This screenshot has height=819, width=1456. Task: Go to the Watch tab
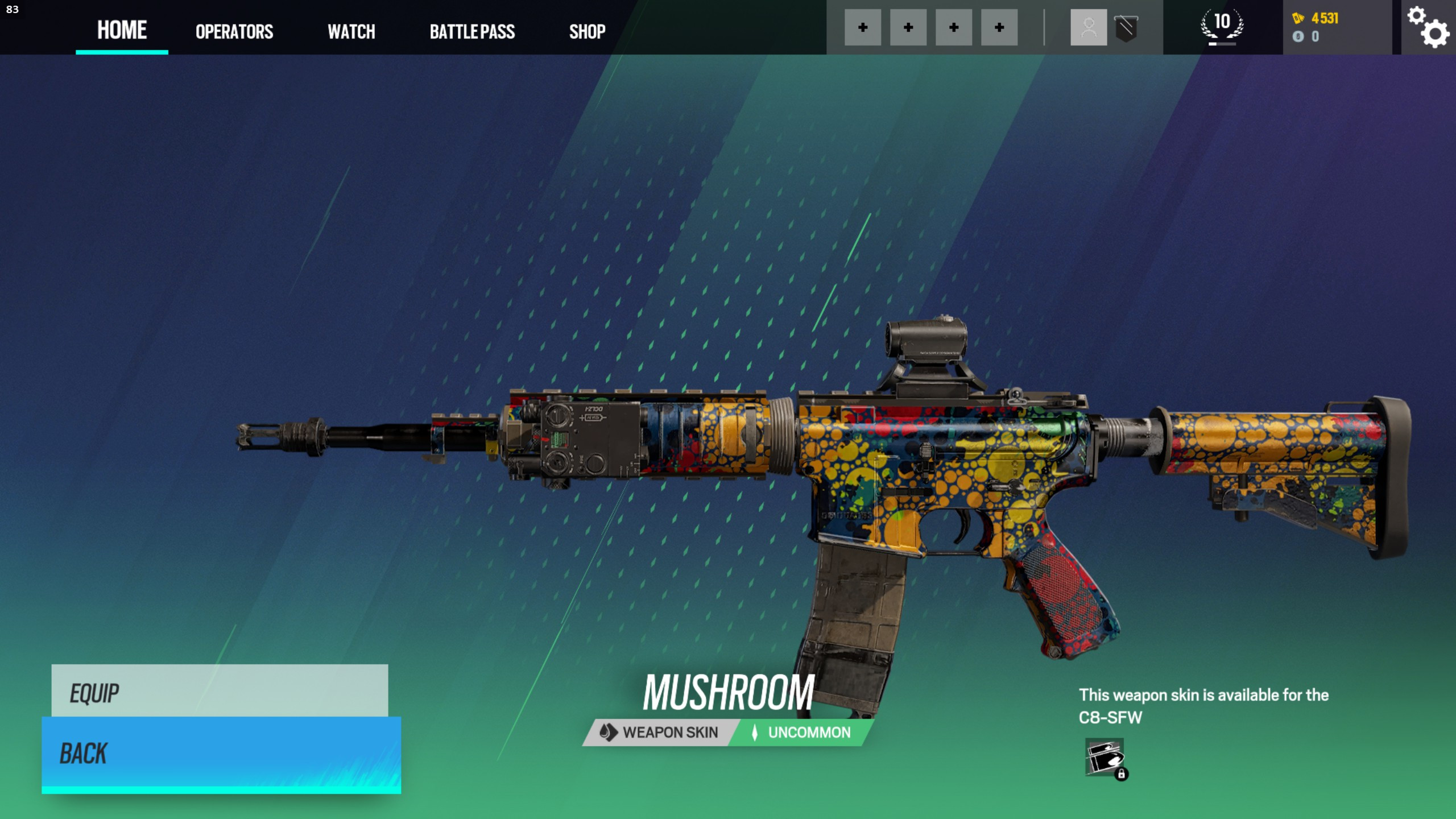point(351,31)
